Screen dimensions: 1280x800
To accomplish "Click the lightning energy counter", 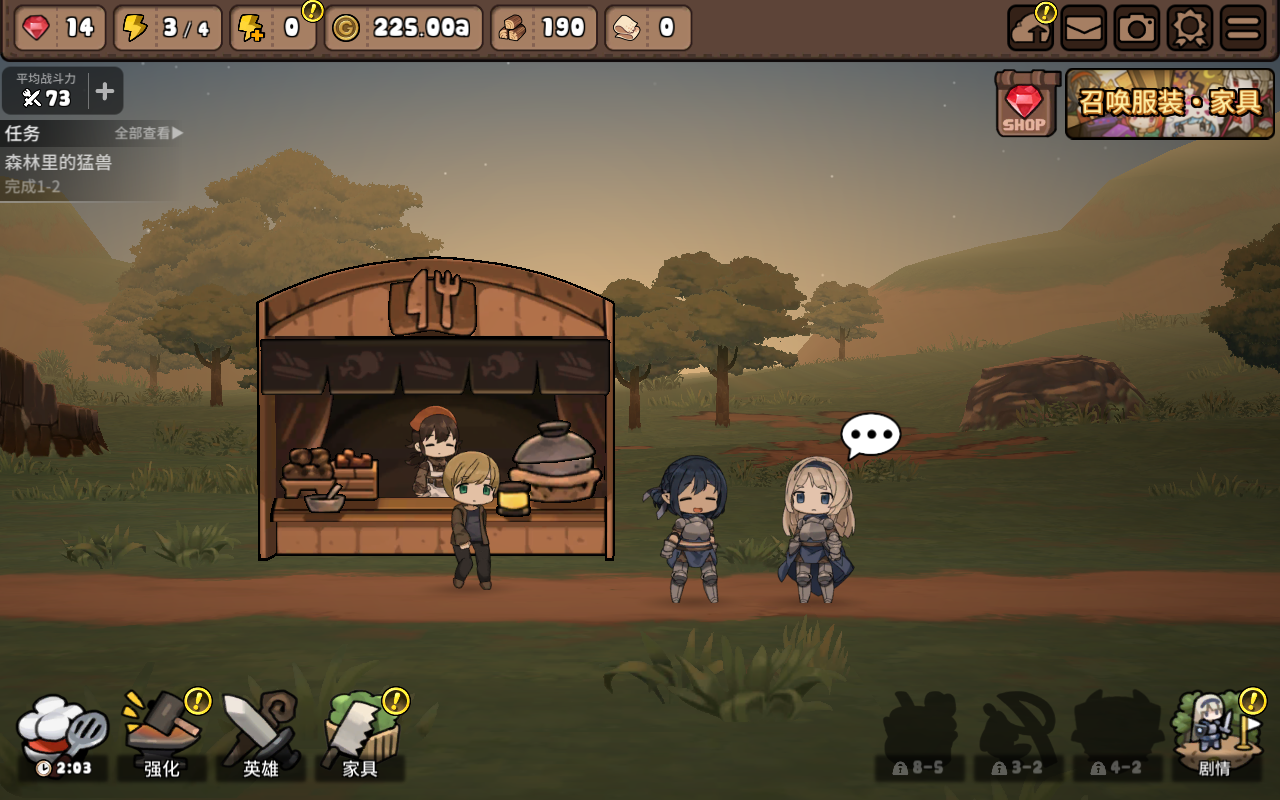I will (x=166, y=28).
